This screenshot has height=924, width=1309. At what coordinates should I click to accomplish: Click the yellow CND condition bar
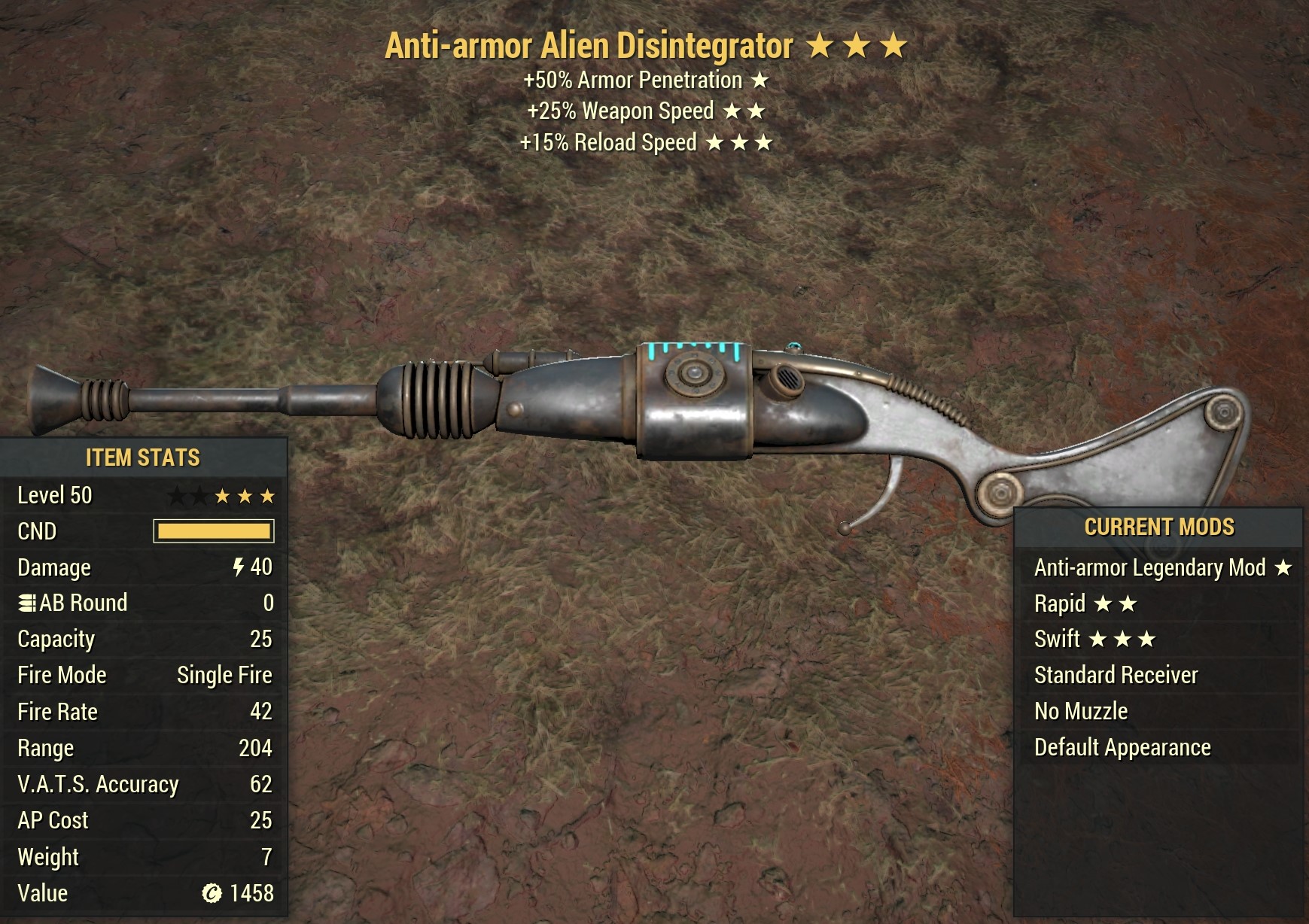point(213,530)
